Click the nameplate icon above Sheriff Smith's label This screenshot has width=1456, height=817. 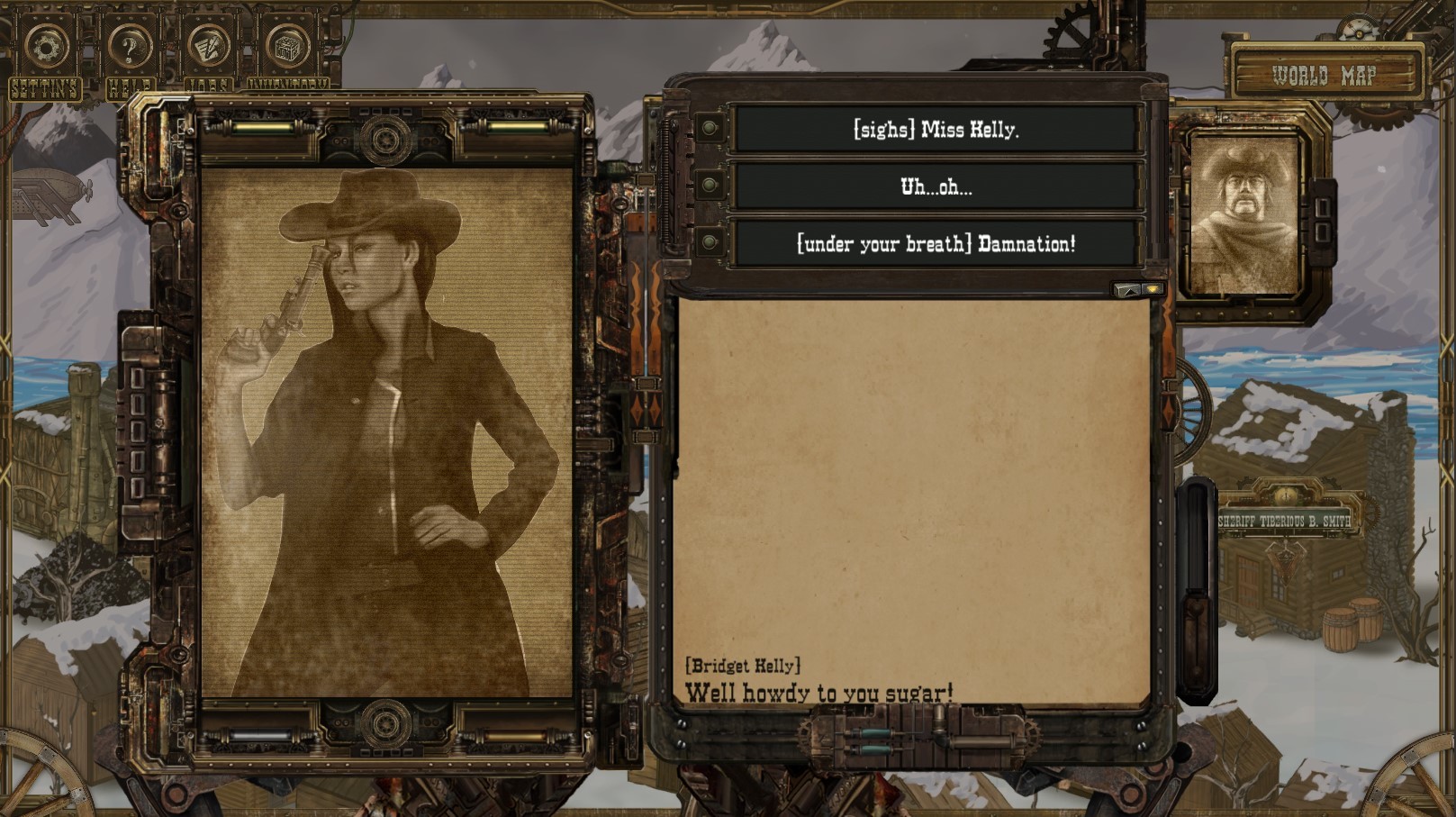click(x=1287, y=496)
